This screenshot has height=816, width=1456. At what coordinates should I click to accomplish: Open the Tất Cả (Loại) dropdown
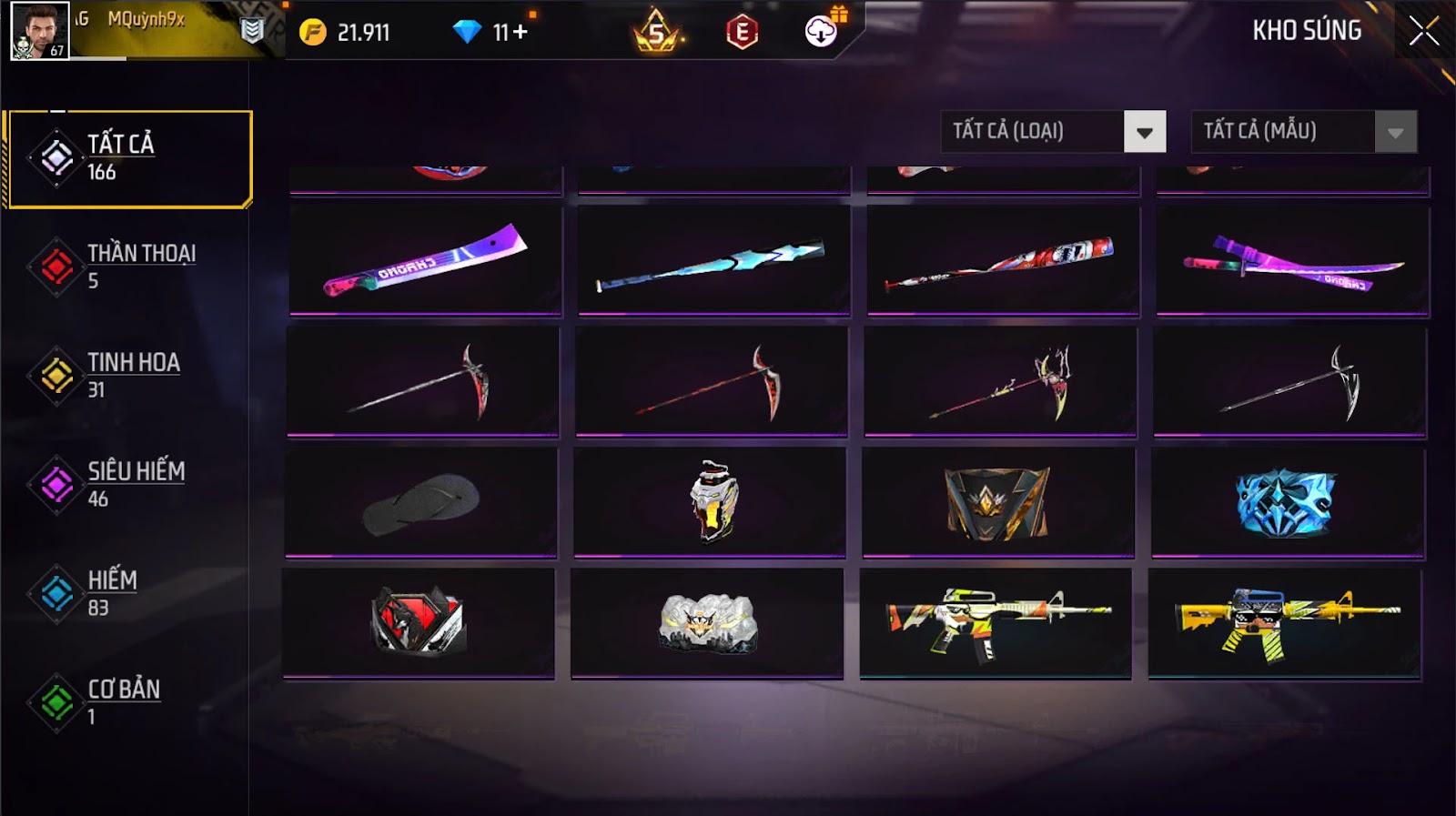tap(1144, 132)
